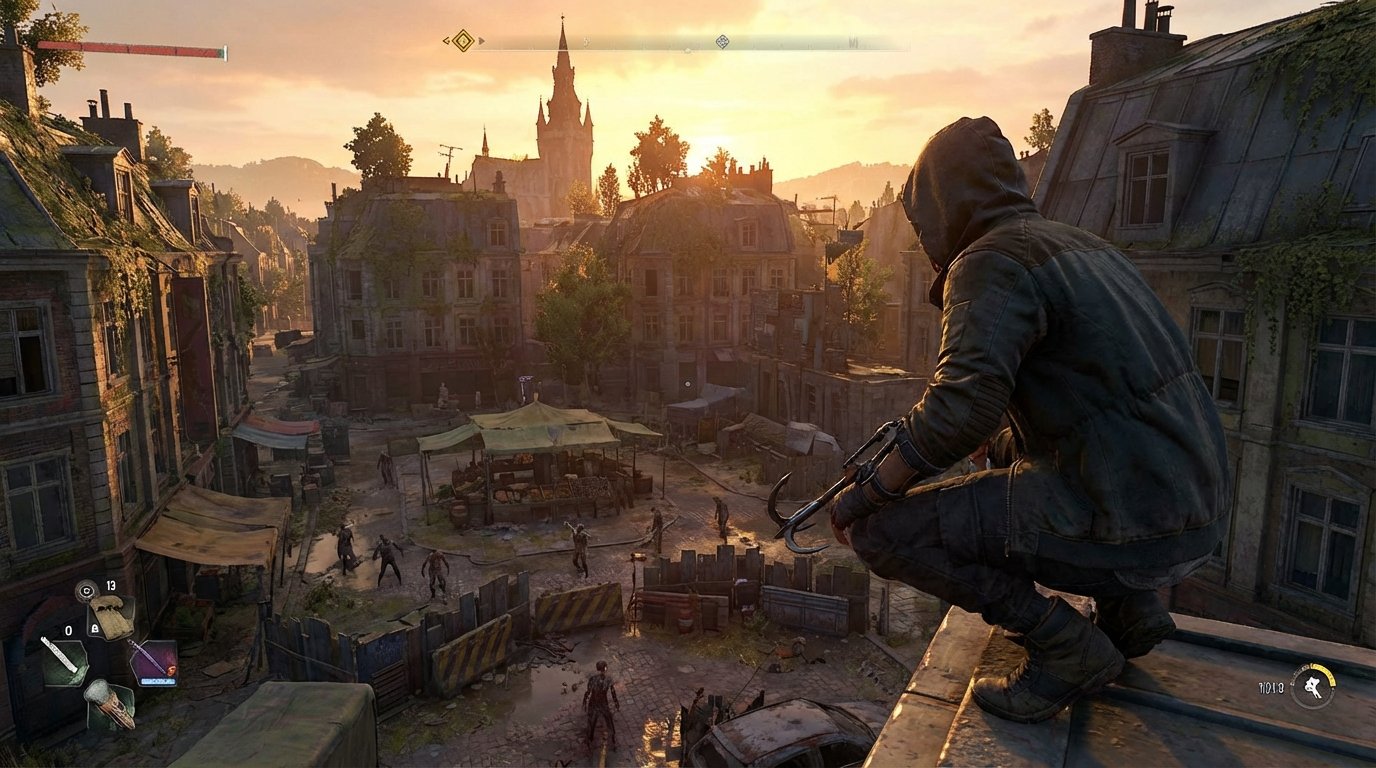
Task: Toggle the lock icon on the throwable slot
Action: (x=93, y=628)
